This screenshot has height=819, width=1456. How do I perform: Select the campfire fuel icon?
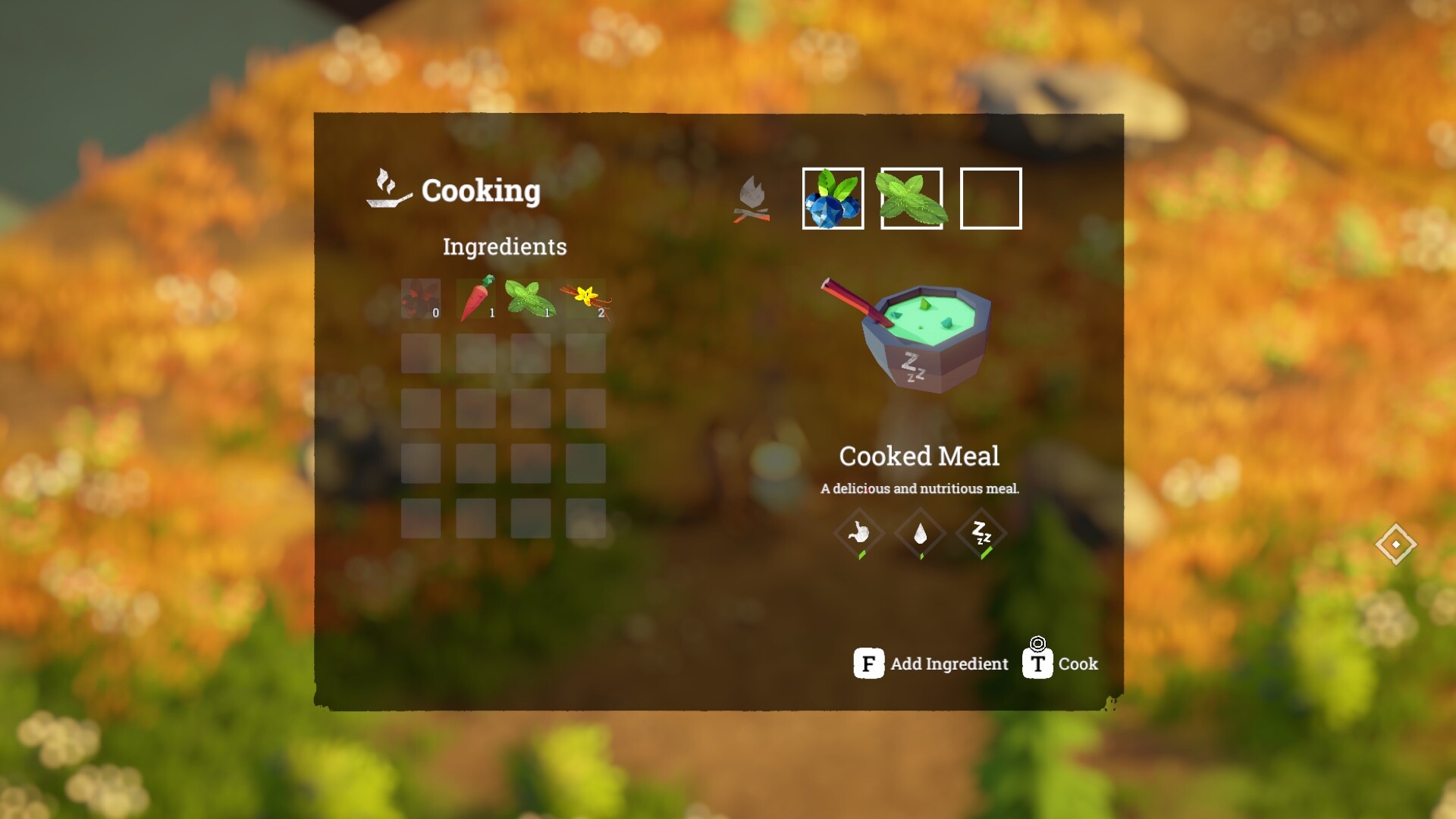[752, 199]
